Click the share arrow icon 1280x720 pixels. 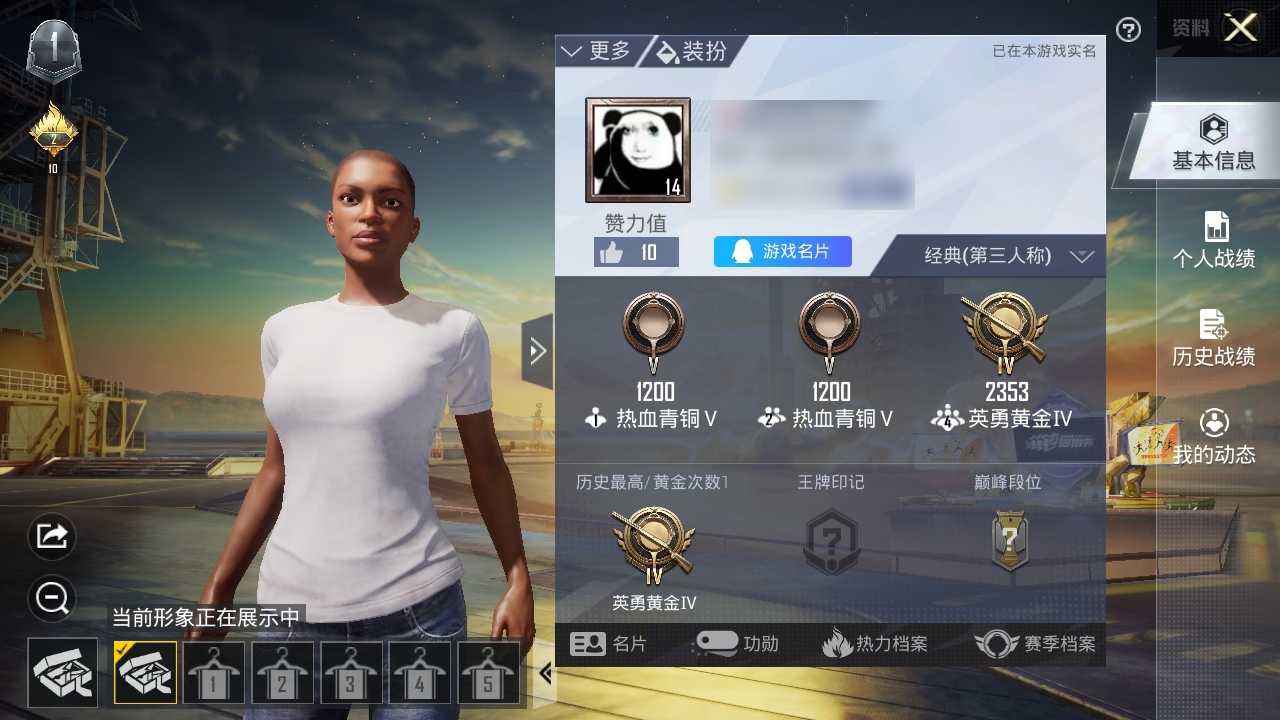tap(51, 537)
